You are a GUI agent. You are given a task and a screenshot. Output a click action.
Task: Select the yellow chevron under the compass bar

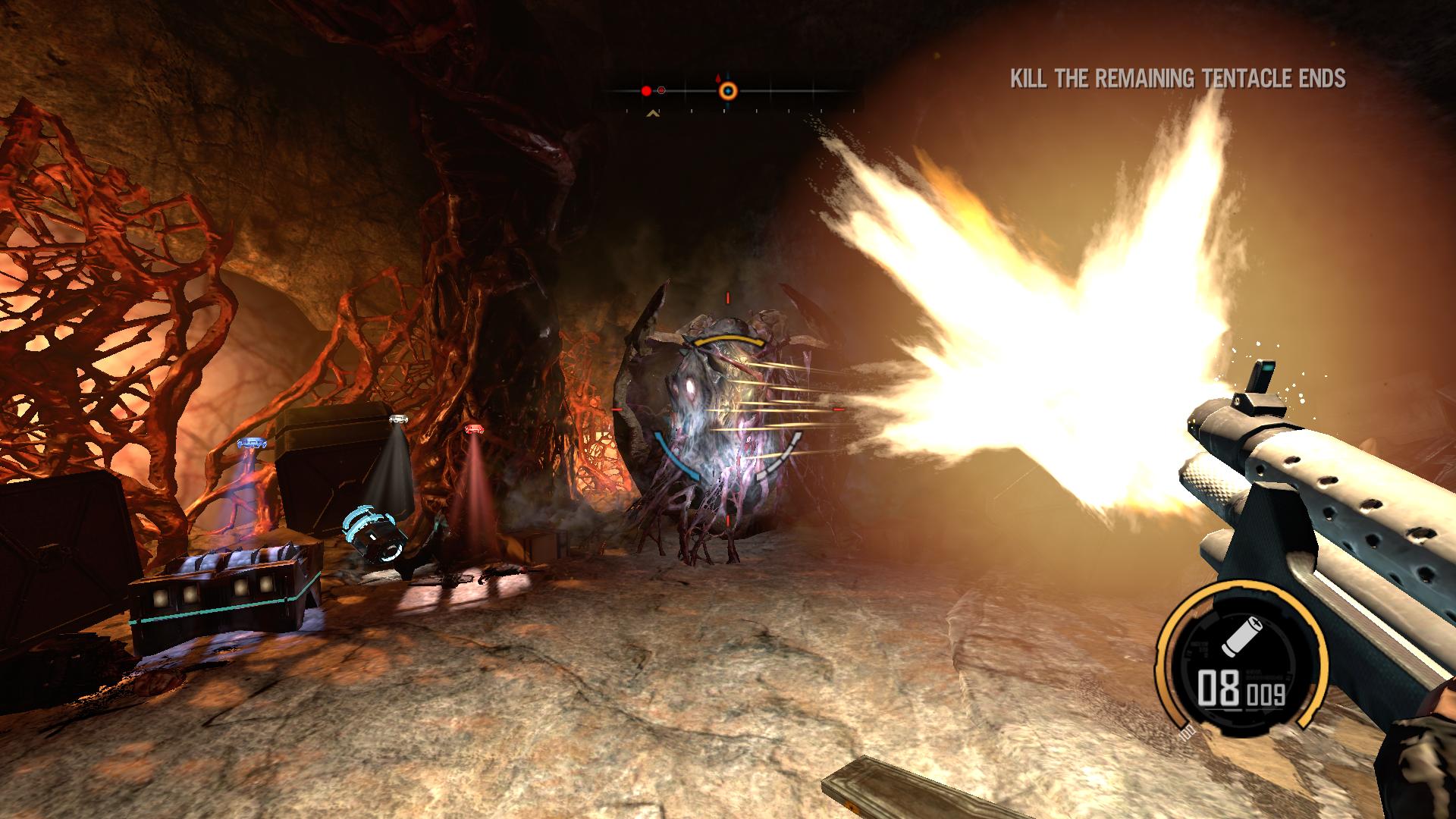pyautogui.click(x=651, y=115)
